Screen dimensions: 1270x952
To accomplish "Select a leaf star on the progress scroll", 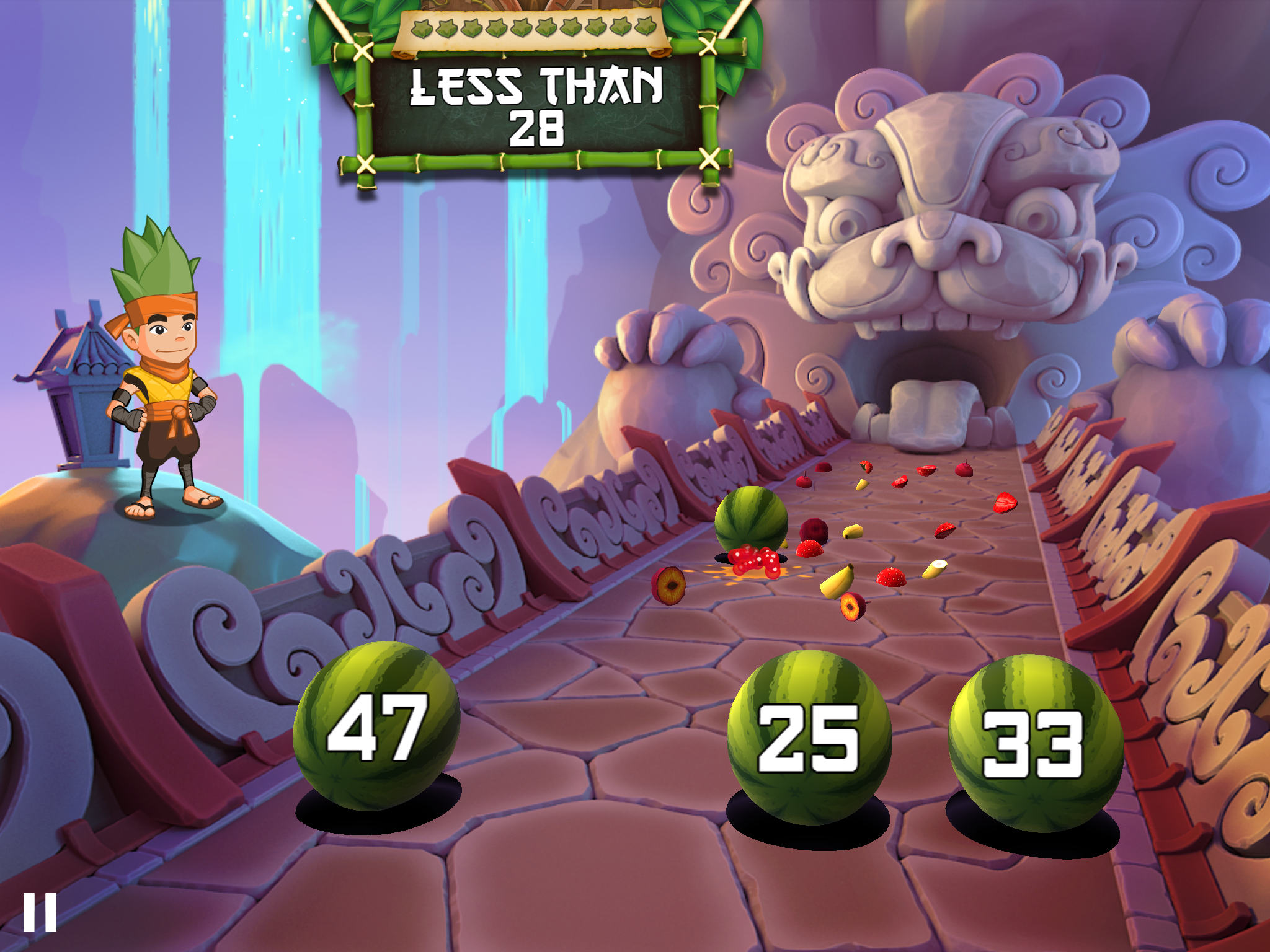I will tap(533, 28).
